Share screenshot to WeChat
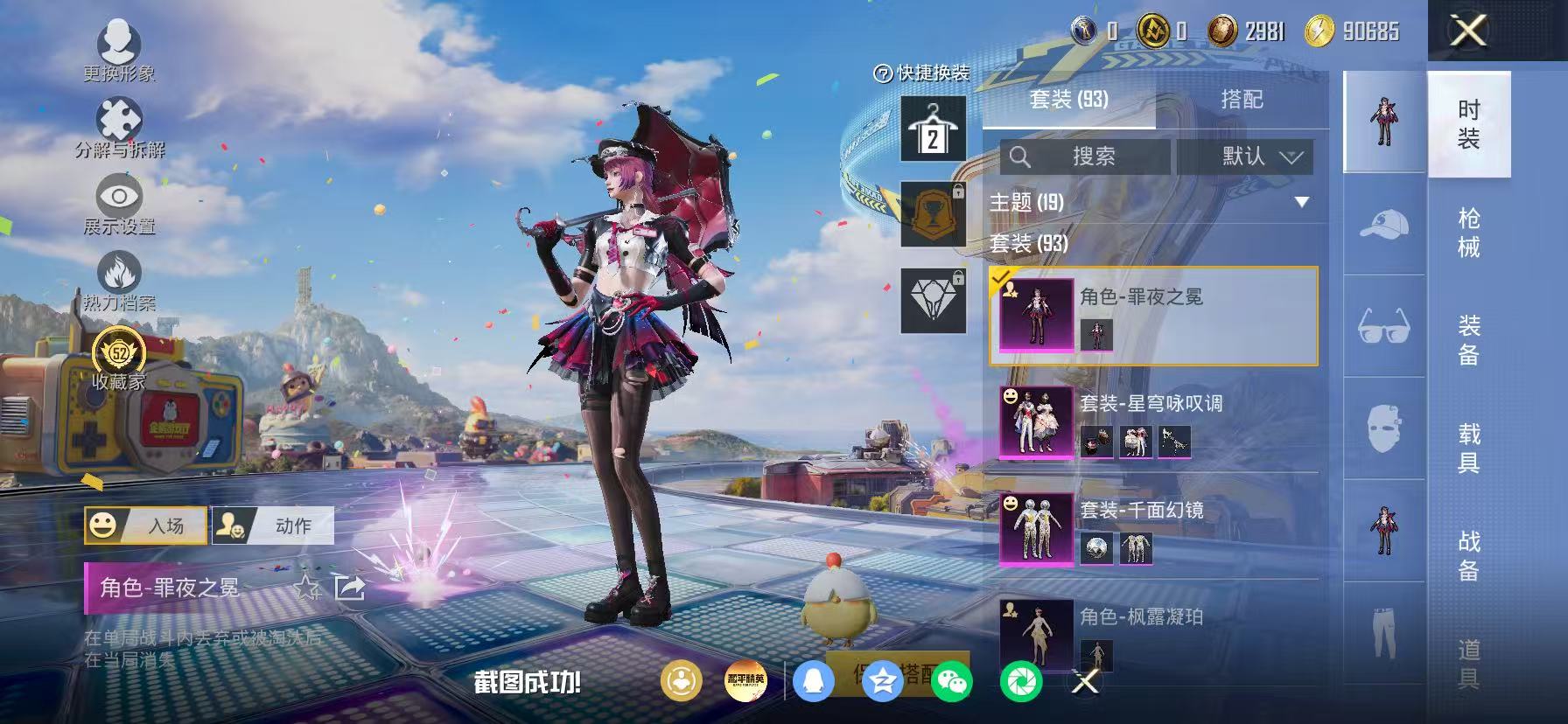 951,682
